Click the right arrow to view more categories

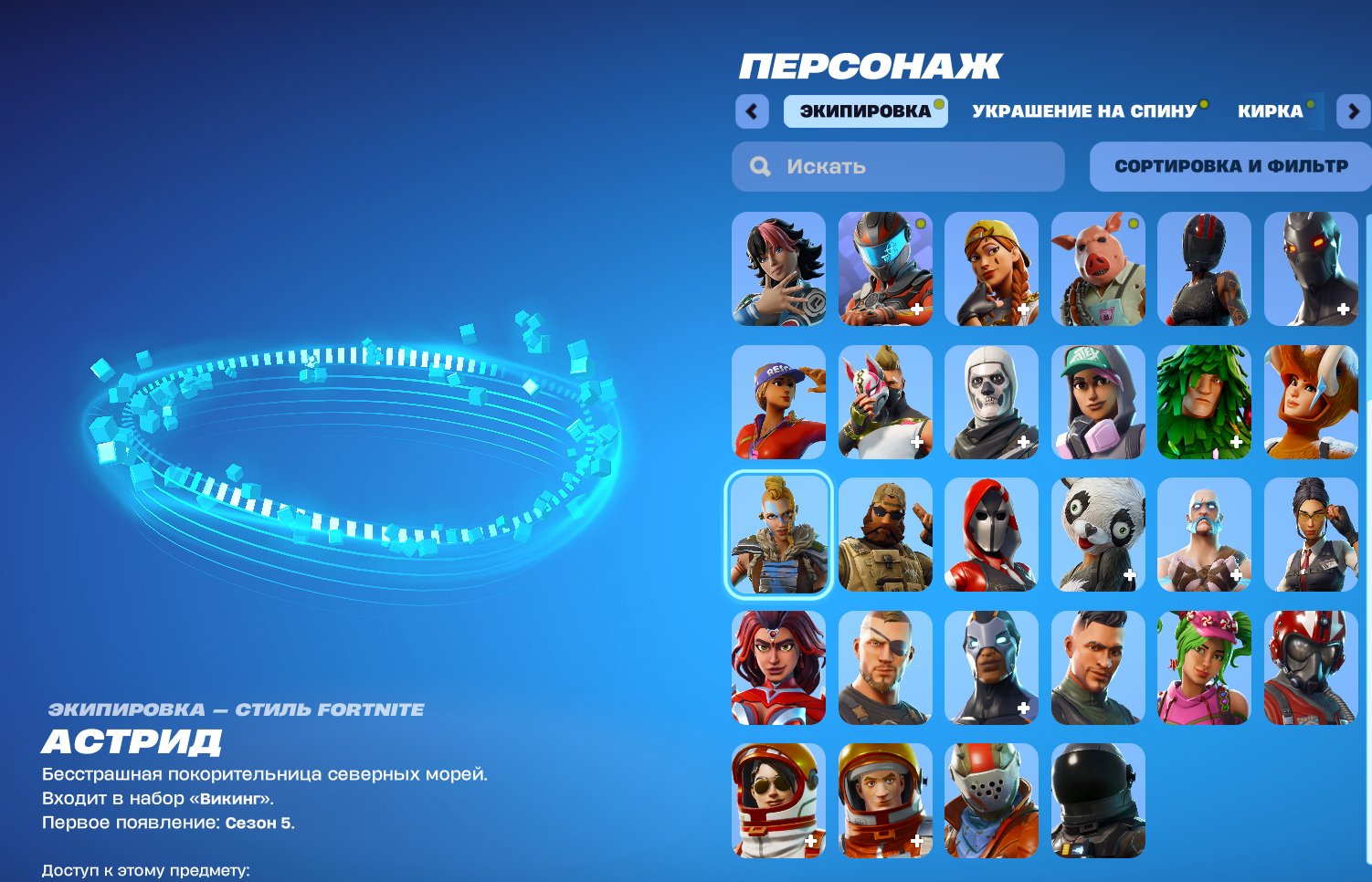coord(1351,110)
